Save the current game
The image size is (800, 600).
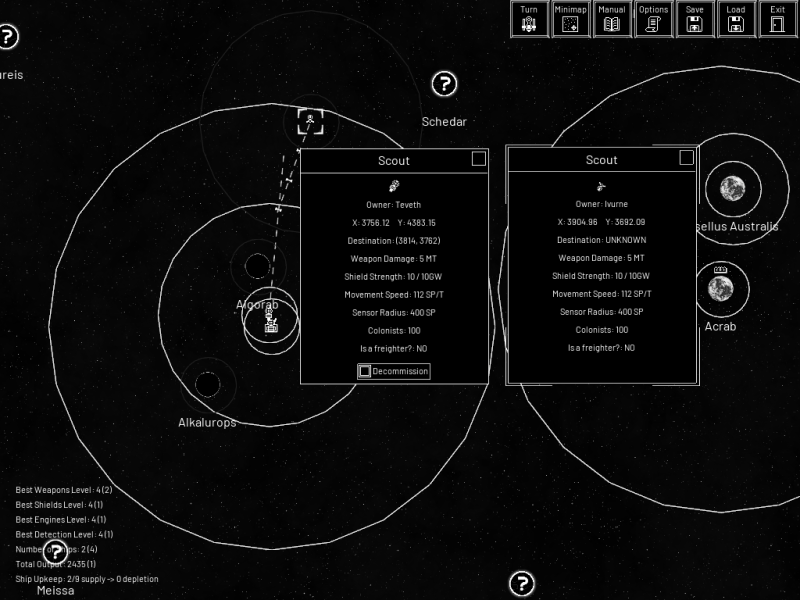click(694, 19)
